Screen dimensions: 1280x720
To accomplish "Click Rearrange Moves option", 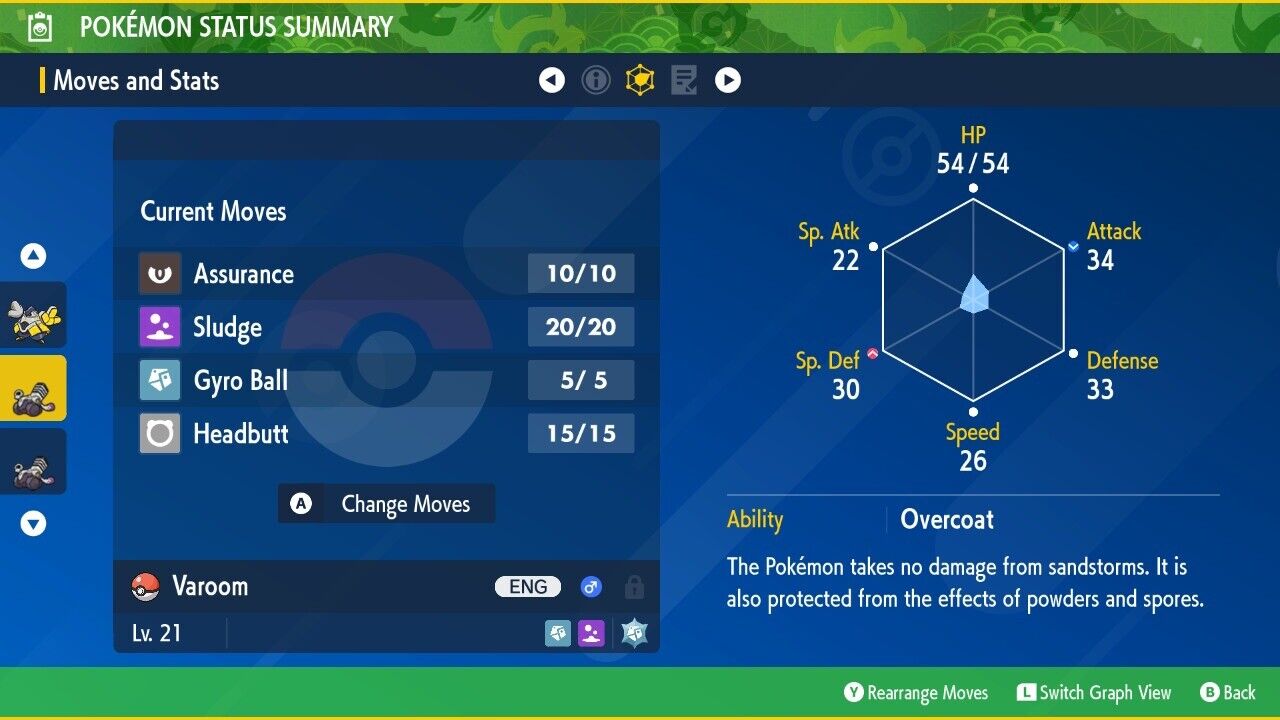I will 916,693.
